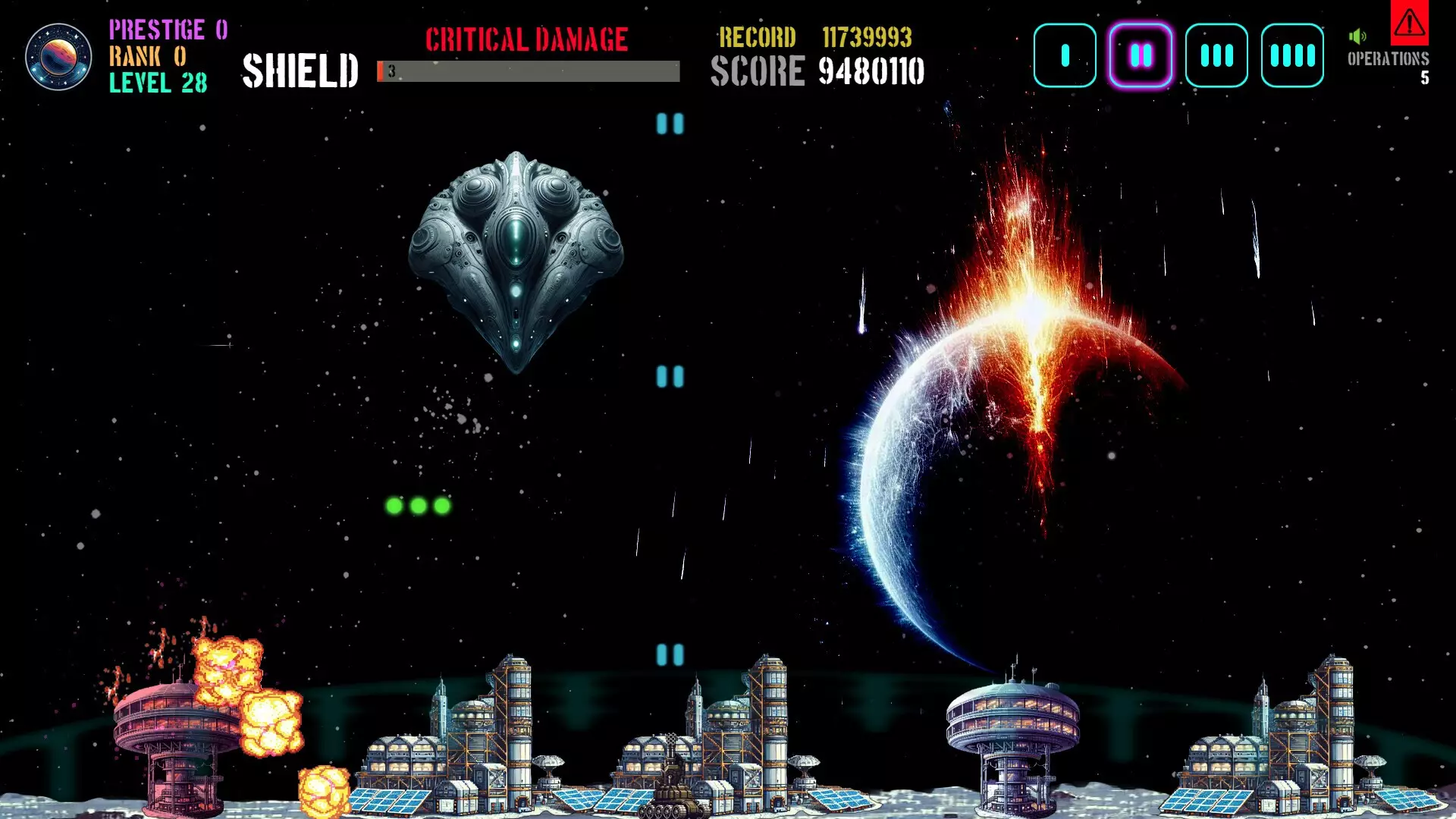Select the single-bar weapon mode button
Viewport: 1456px width, 819px height.
click(1065, 55)
